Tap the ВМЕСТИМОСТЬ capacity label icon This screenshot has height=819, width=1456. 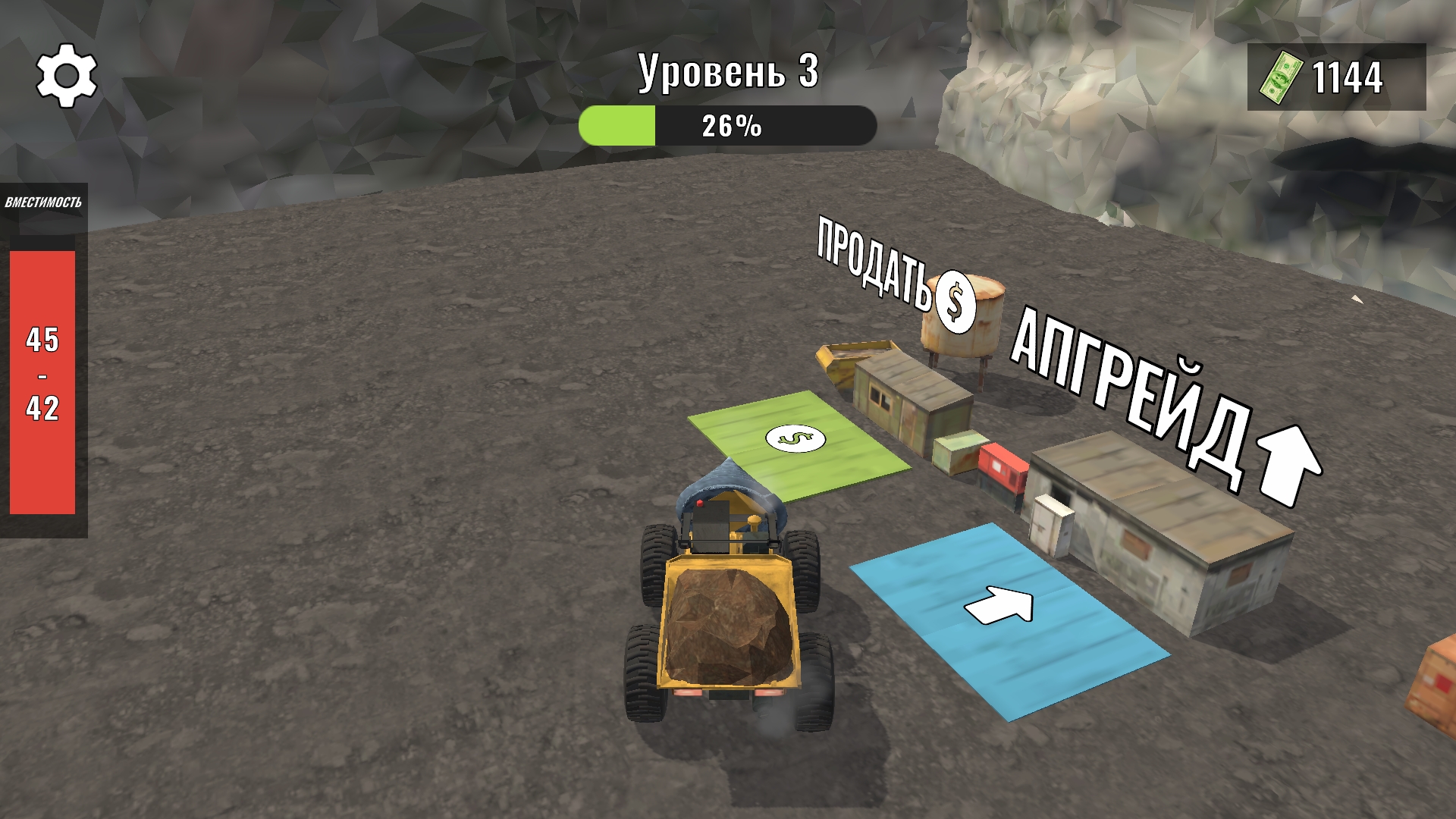click(x=45, y=201)
